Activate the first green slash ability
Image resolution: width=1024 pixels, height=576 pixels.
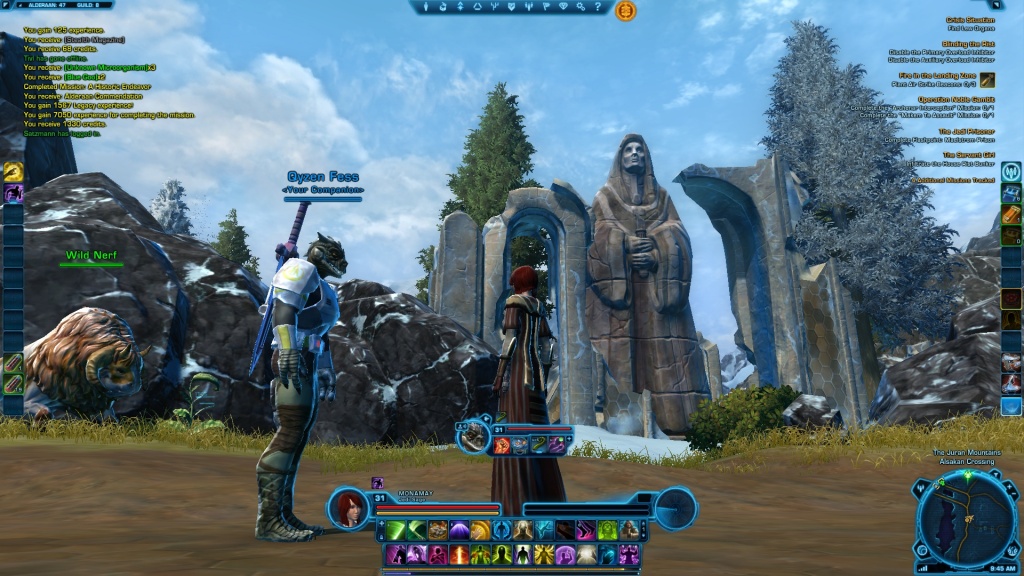(396, 530)
